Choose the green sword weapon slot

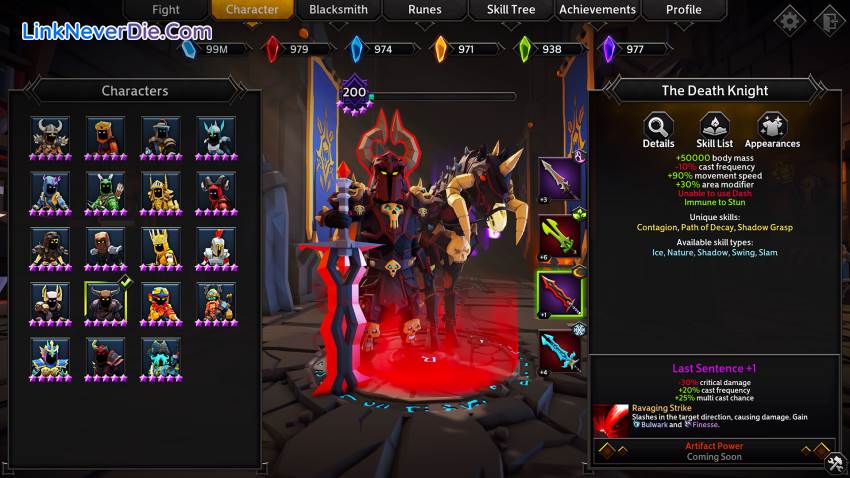(x=560, y=236)
